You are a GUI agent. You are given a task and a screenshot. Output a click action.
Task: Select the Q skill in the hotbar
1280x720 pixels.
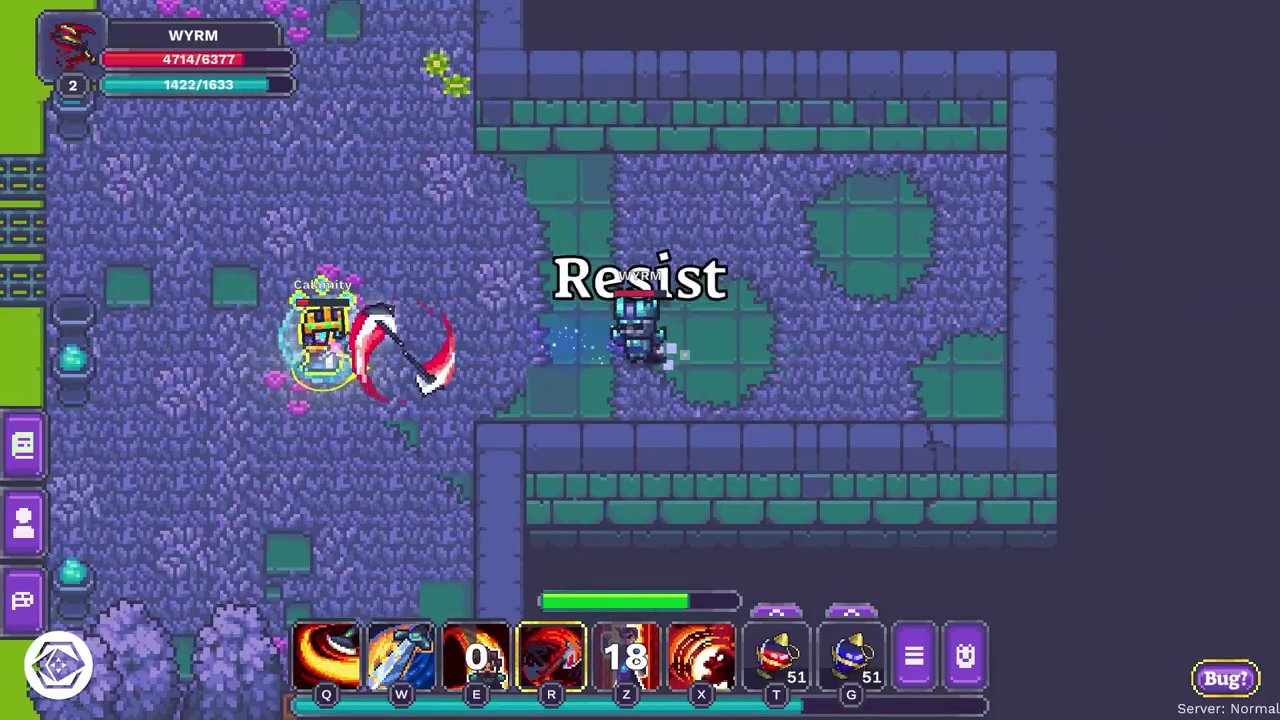[x=326, y=656]
